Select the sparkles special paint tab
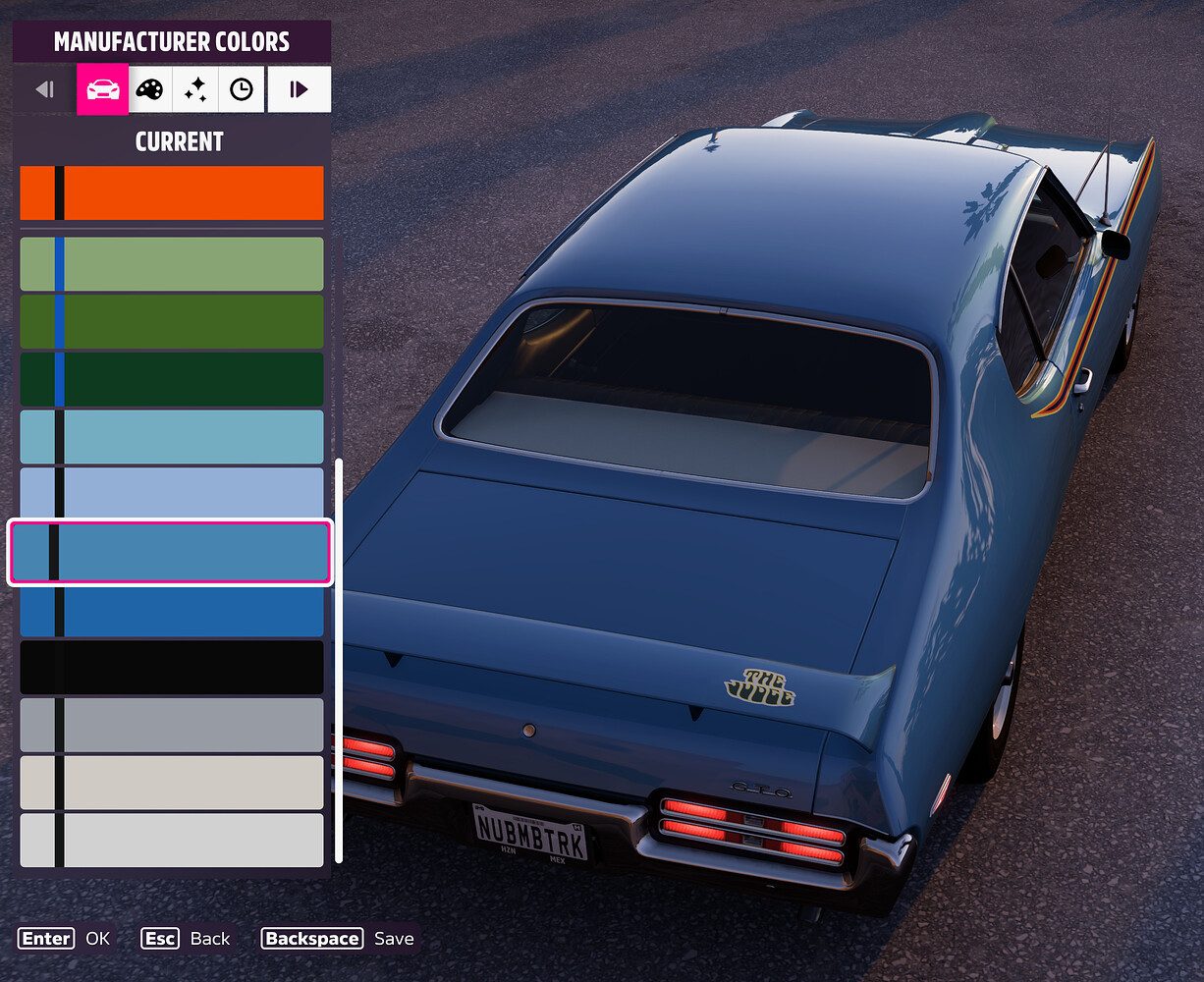 [x=195, y=90]
